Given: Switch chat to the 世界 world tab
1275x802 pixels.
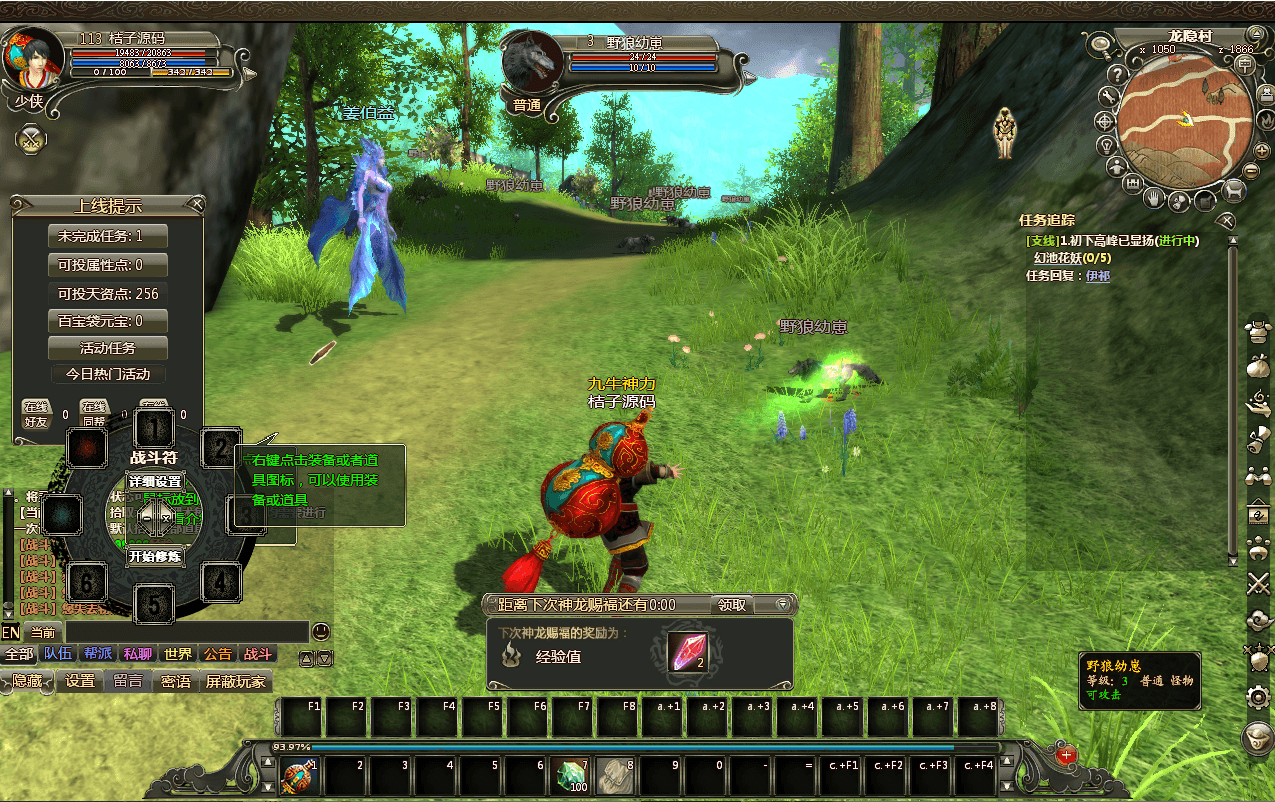Looking at the screenshot, I should click(178, 654).
